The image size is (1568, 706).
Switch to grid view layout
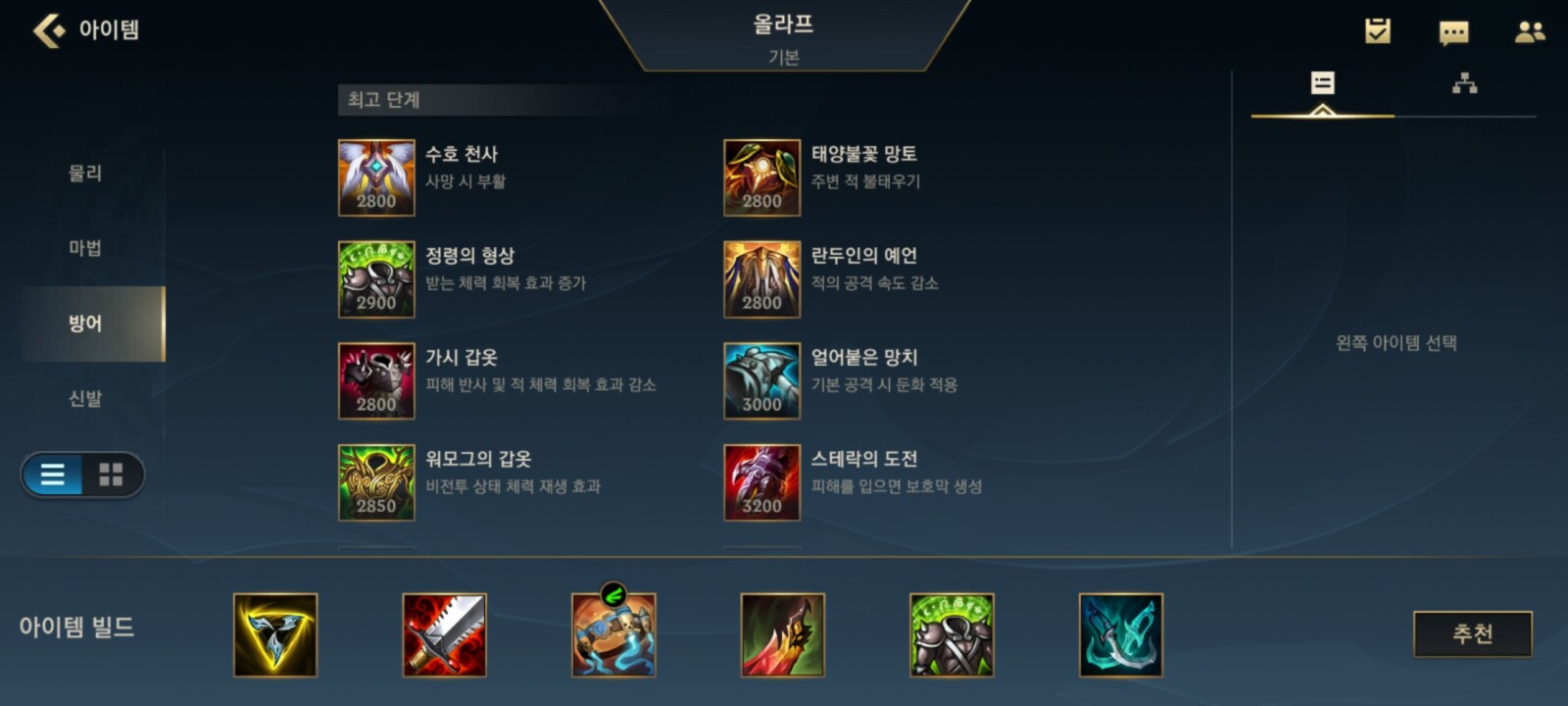click(x=112, y=476)
